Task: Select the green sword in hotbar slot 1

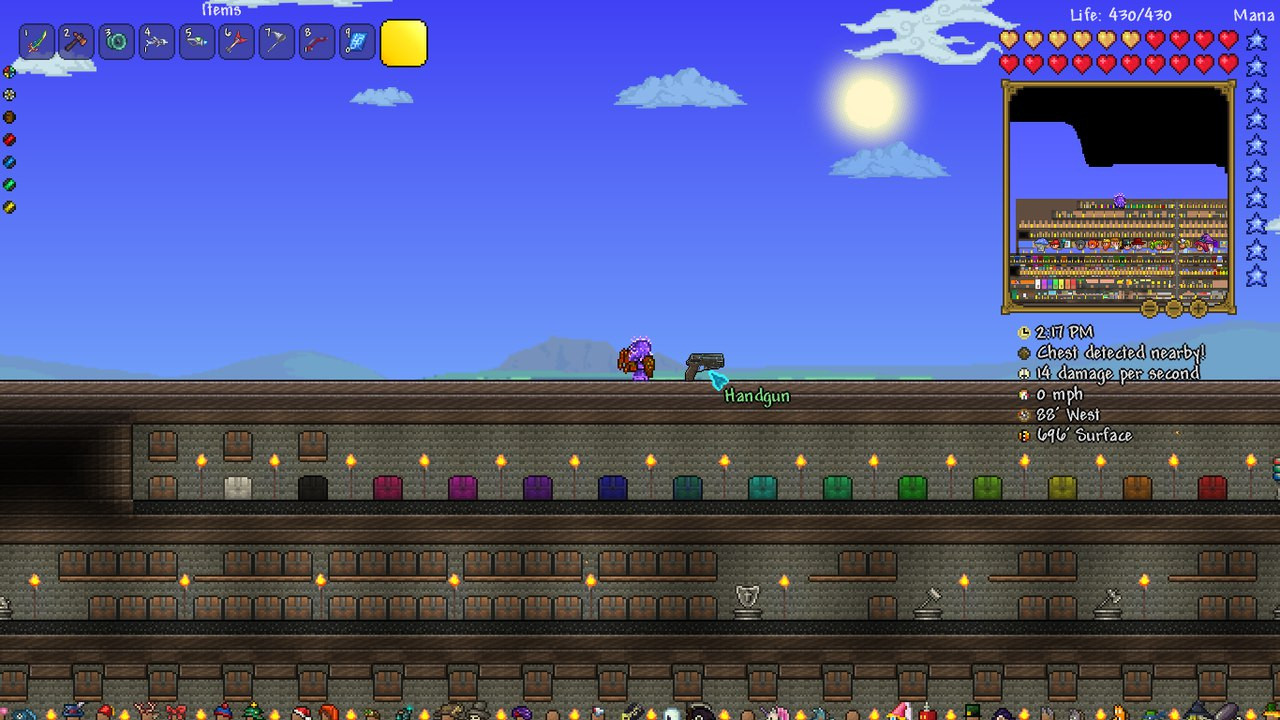Action: pyautogui.click(x=36, y=42)
